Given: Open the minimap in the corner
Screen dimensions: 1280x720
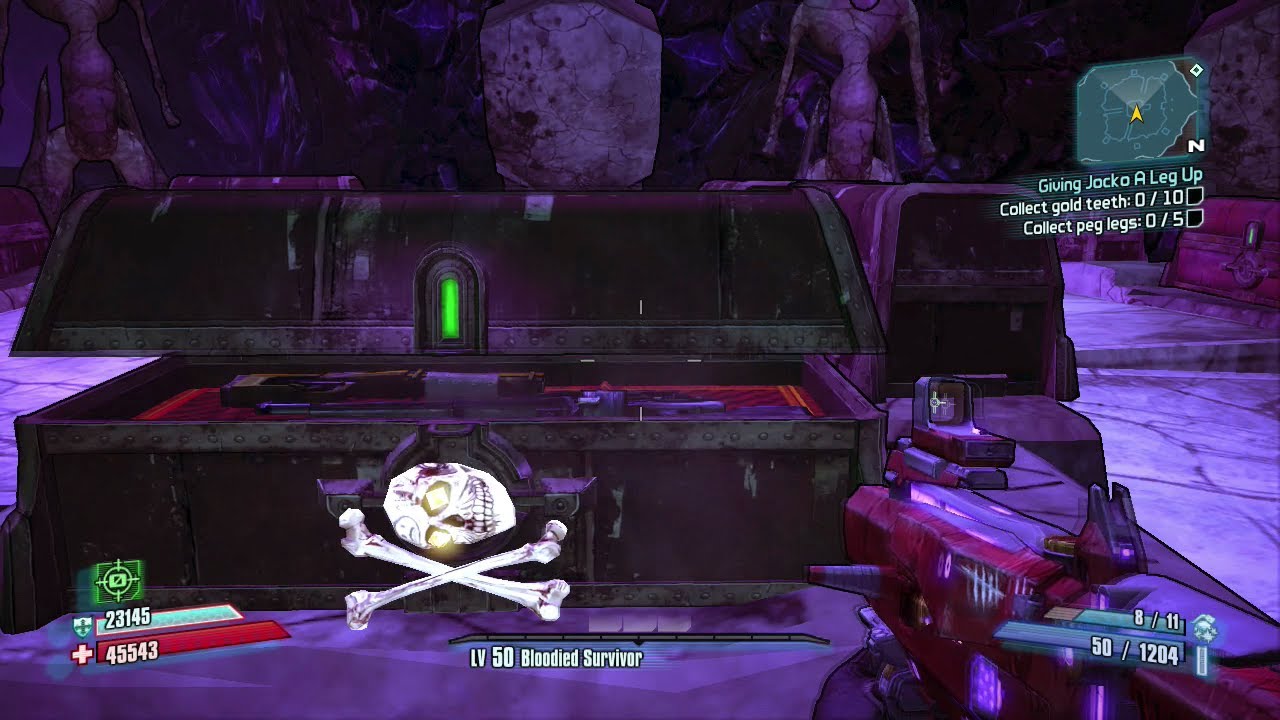Looking at the screenshot, I should tap(1138, 110).
